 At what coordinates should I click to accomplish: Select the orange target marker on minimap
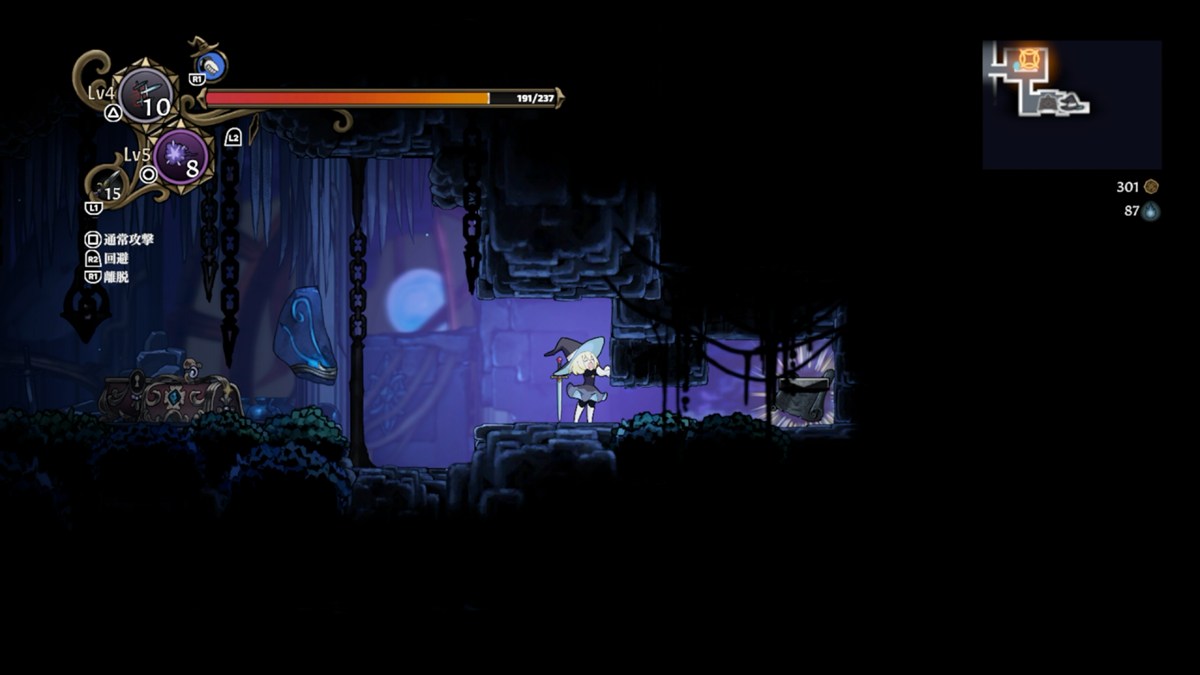(x=1029, y=59)
